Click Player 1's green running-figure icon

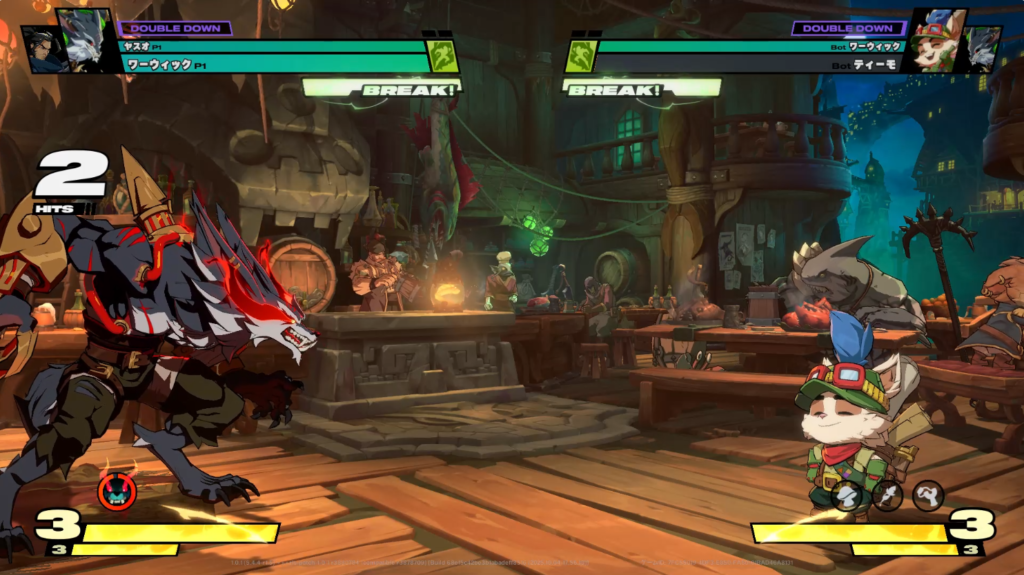443,56
